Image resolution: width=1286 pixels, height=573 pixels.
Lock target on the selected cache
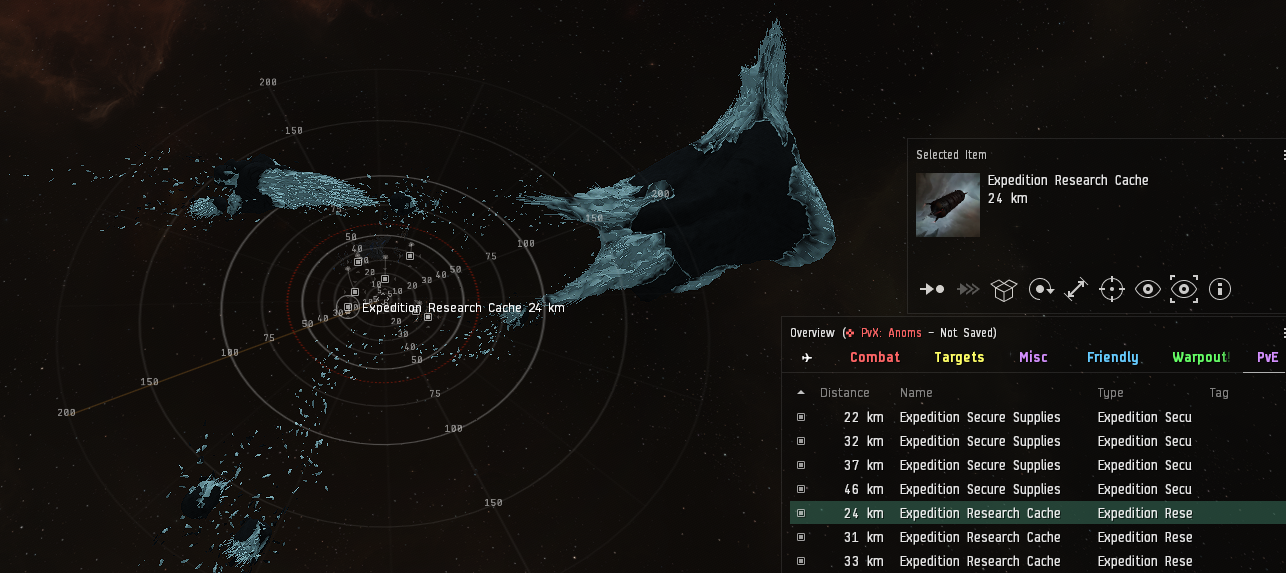(x=1112, y=289)
